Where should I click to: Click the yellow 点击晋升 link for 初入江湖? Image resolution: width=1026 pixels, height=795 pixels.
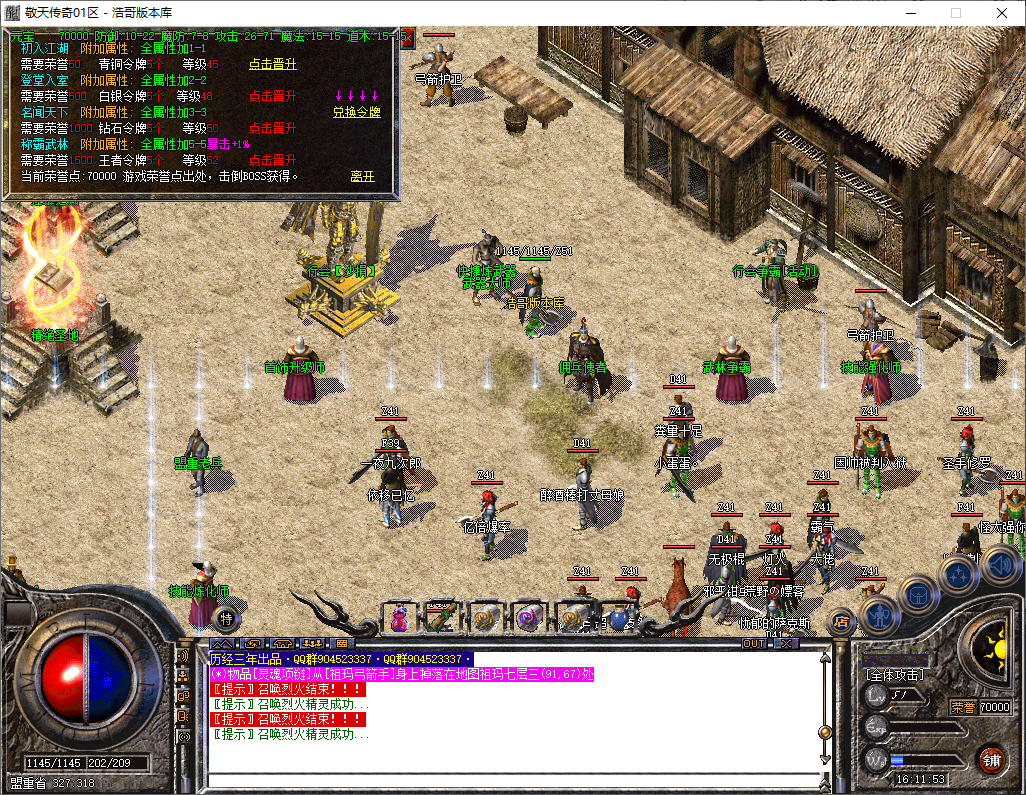272,64
